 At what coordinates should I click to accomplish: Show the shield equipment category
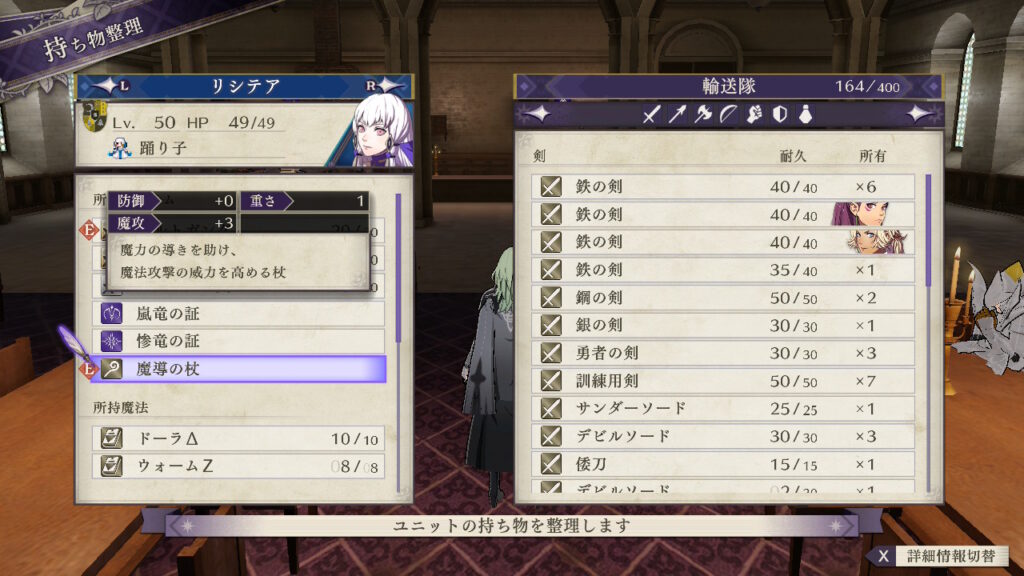click(x=779, y=115)
